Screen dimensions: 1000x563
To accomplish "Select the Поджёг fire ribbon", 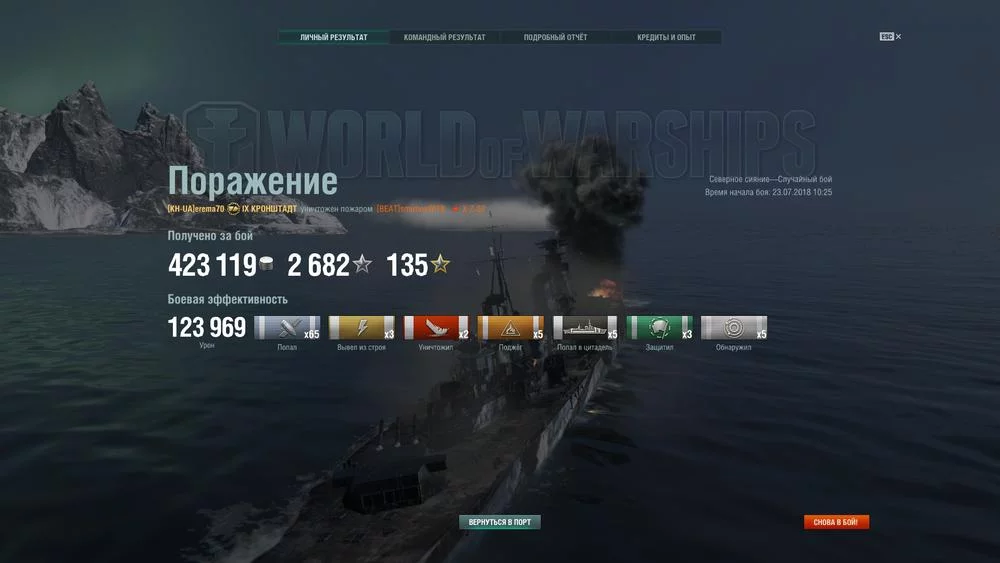I will tap(510, 328).
